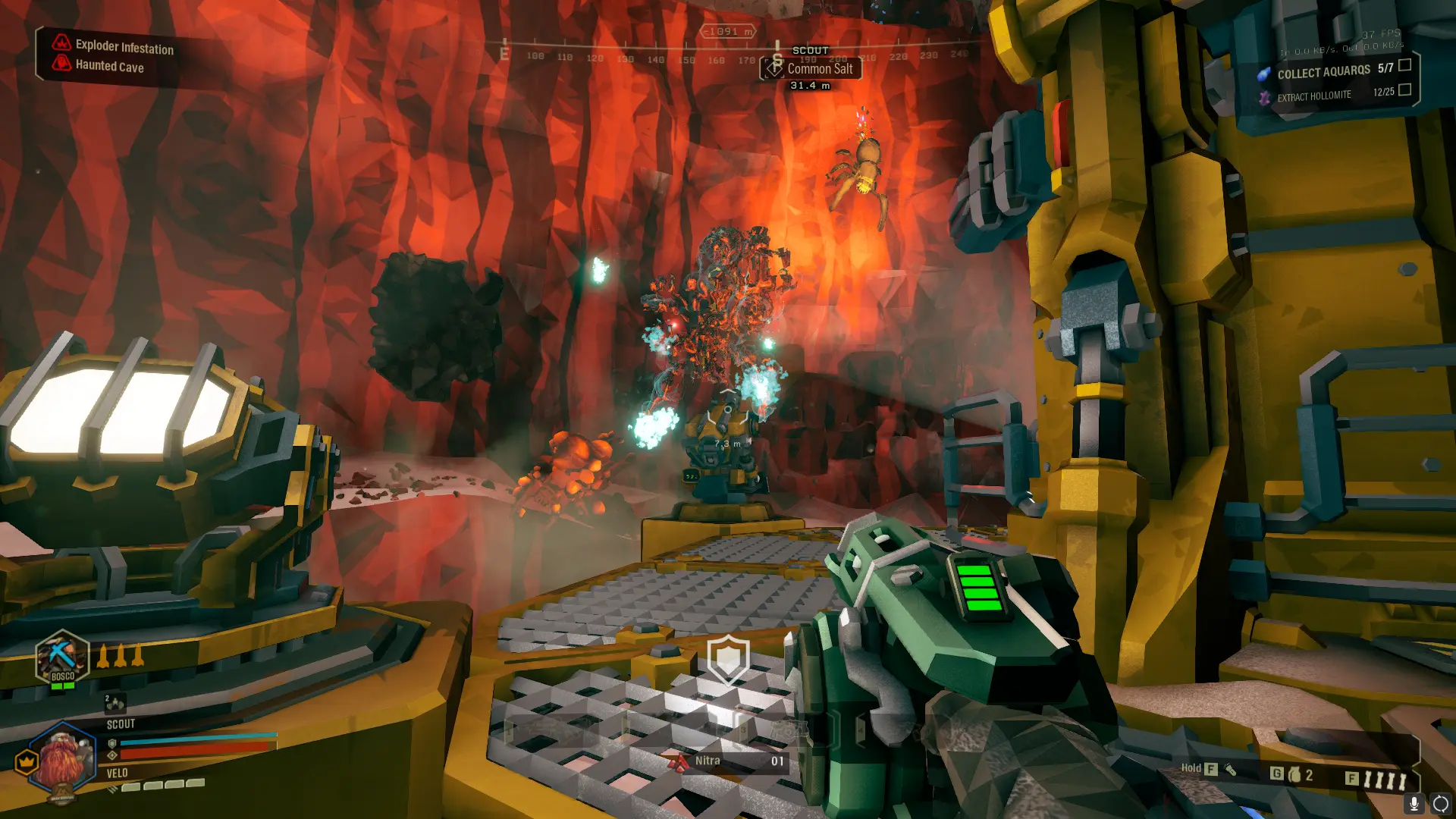Click Bosco's rocket ammo icons
The width and height of the screenshot is (1456, 819).
click(121, 655)
